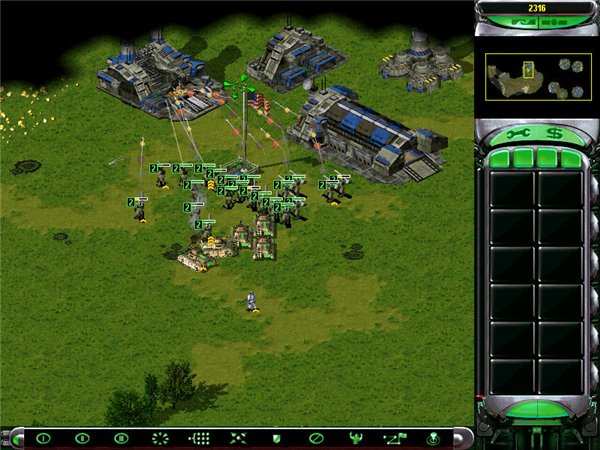This screenshot has height=450, width=600.
Task: Select the second circled team icon
Action: click(x=82, y=438)
